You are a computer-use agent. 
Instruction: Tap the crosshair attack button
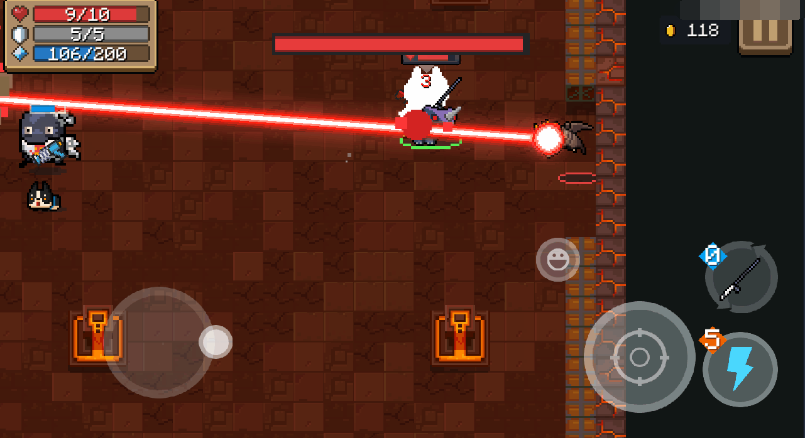[639, 356]
